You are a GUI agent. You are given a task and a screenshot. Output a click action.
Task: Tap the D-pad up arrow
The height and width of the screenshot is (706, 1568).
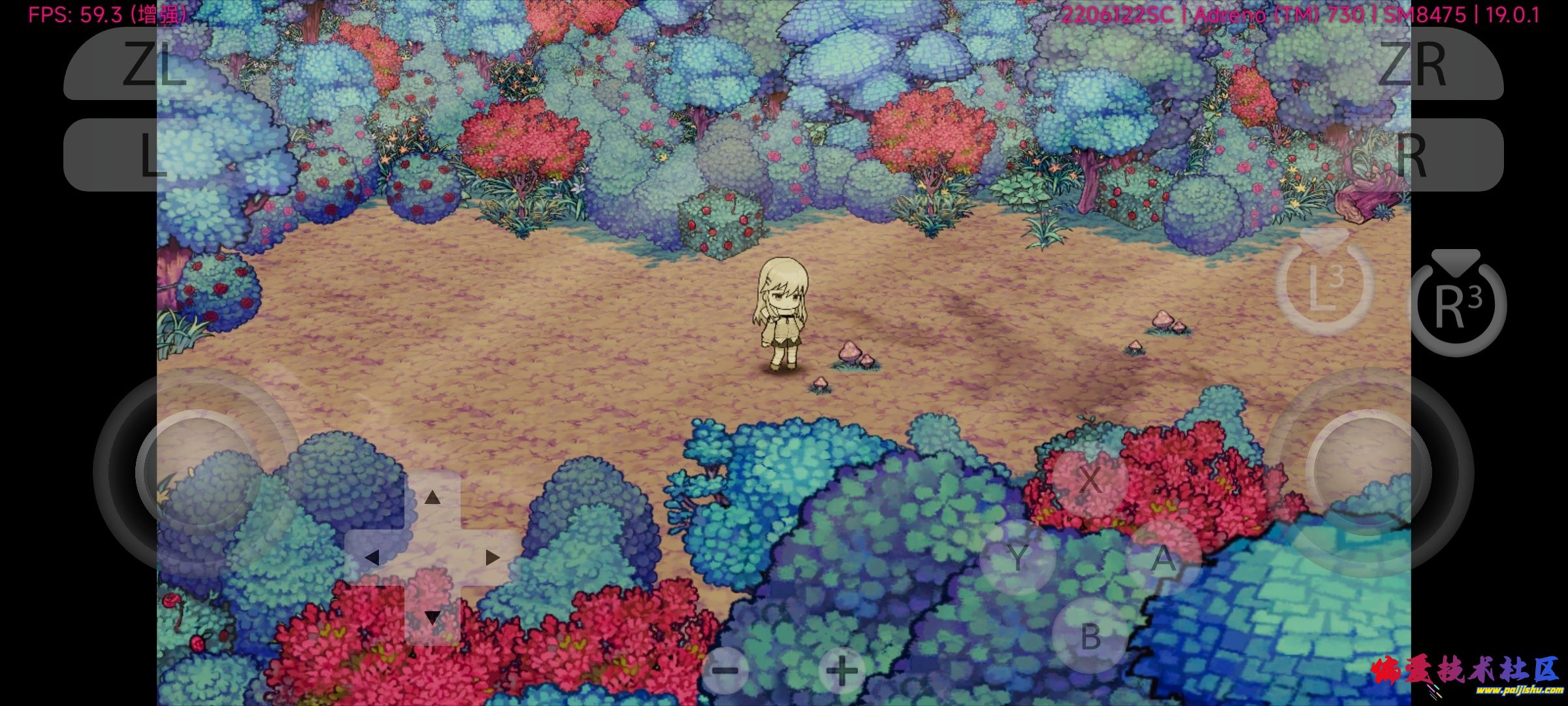pos(432,498)
